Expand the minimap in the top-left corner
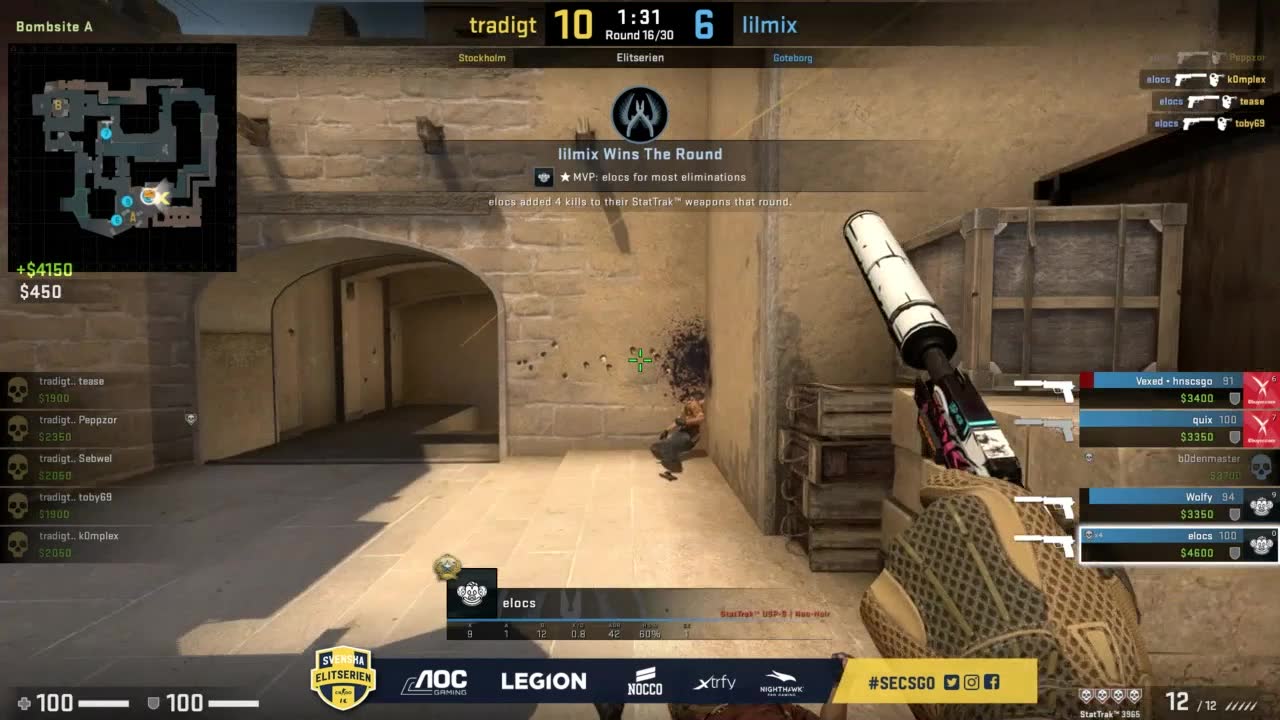1280x720 pixels. 120,150
